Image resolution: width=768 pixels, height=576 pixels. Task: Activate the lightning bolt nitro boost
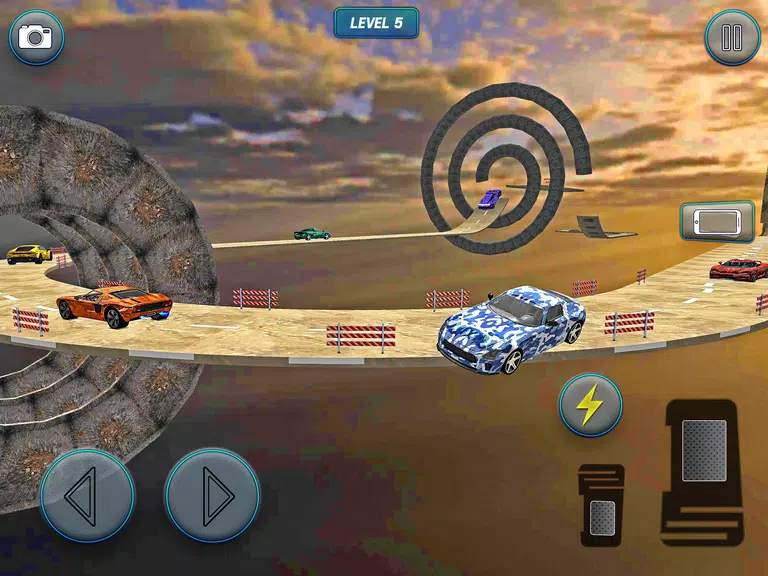(590, 405)
